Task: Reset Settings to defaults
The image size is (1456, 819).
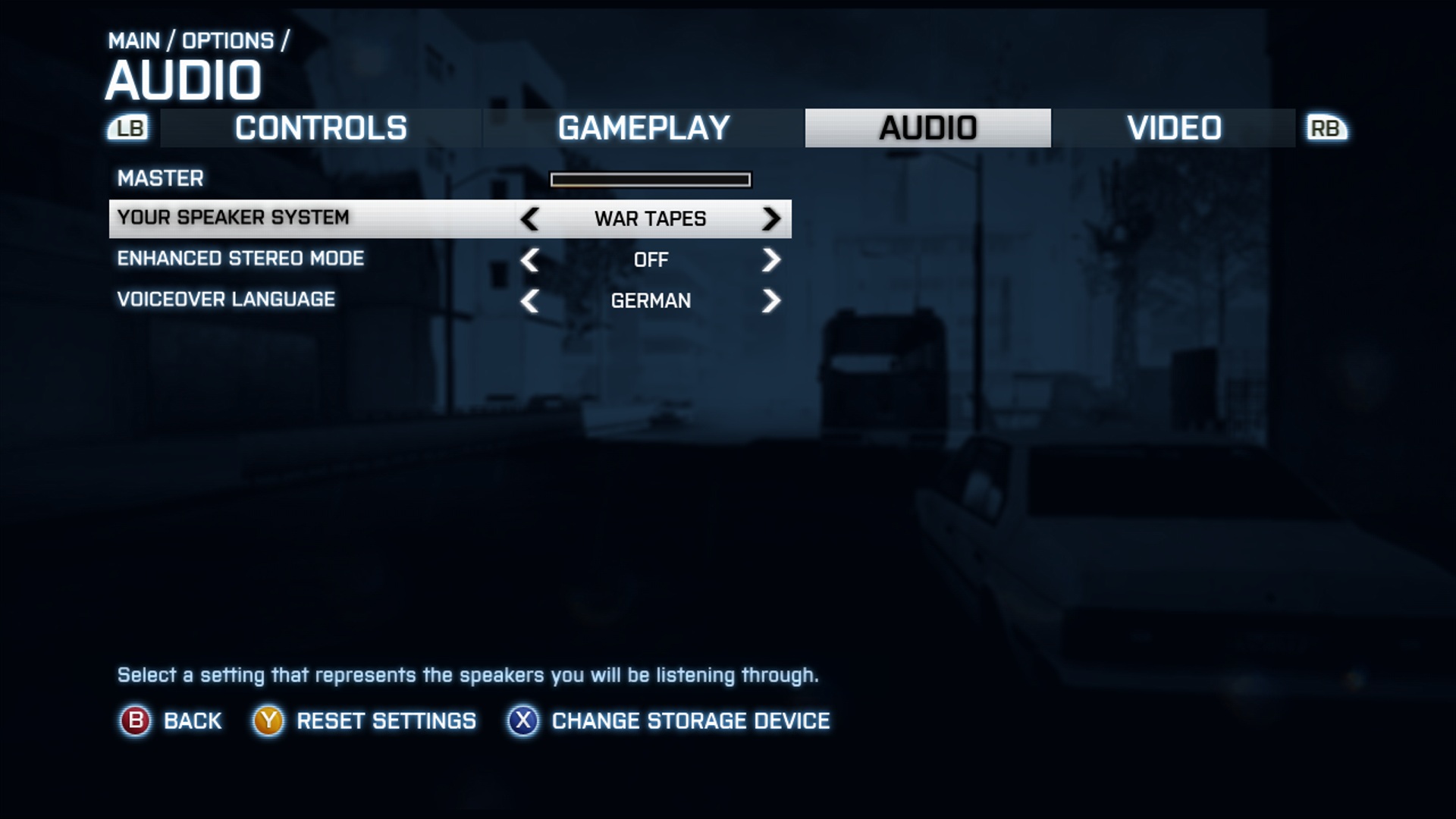Action: pyautogui.click(x=386, y=721)
